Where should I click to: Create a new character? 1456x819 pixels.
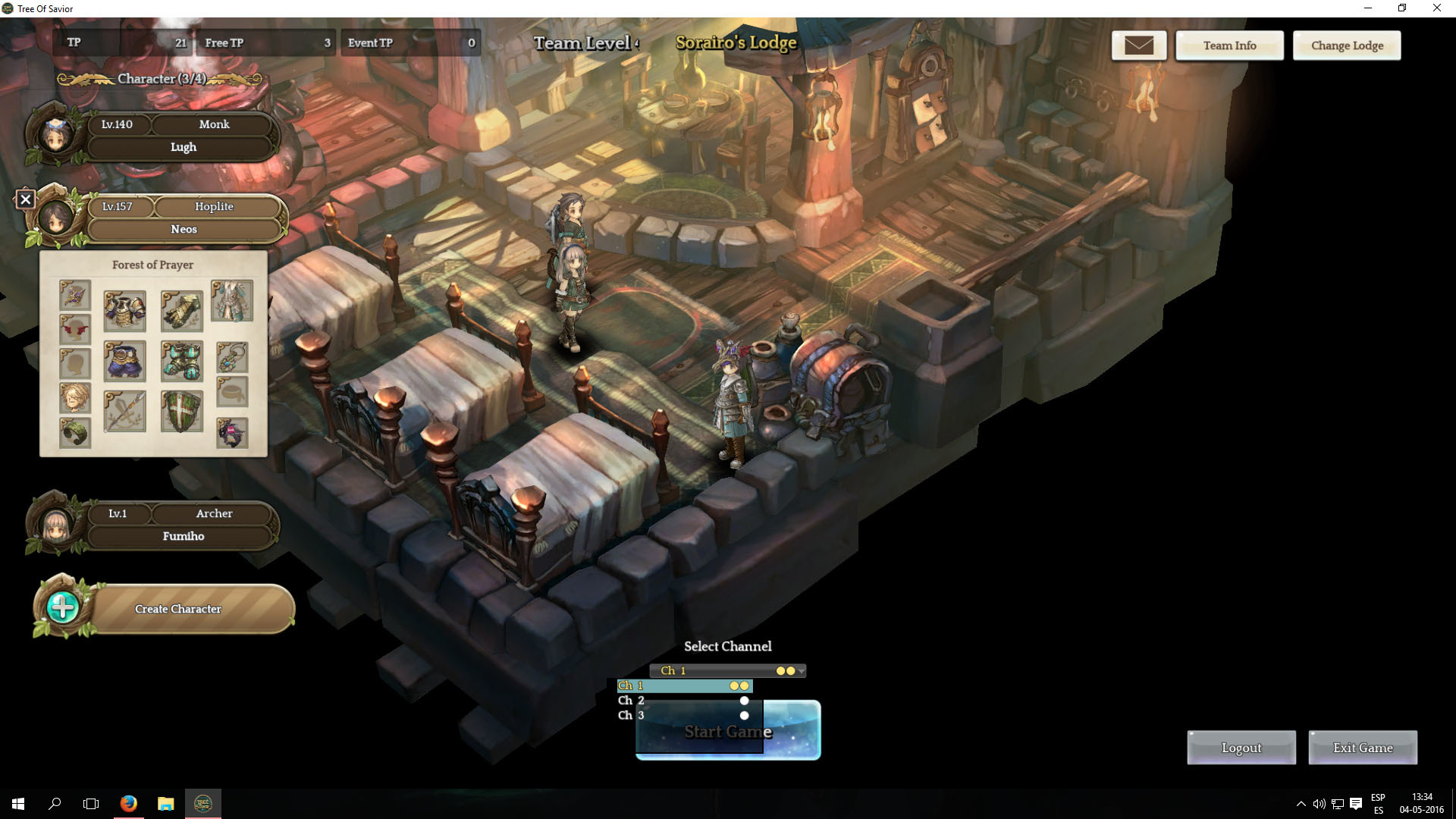click(177, 609)
